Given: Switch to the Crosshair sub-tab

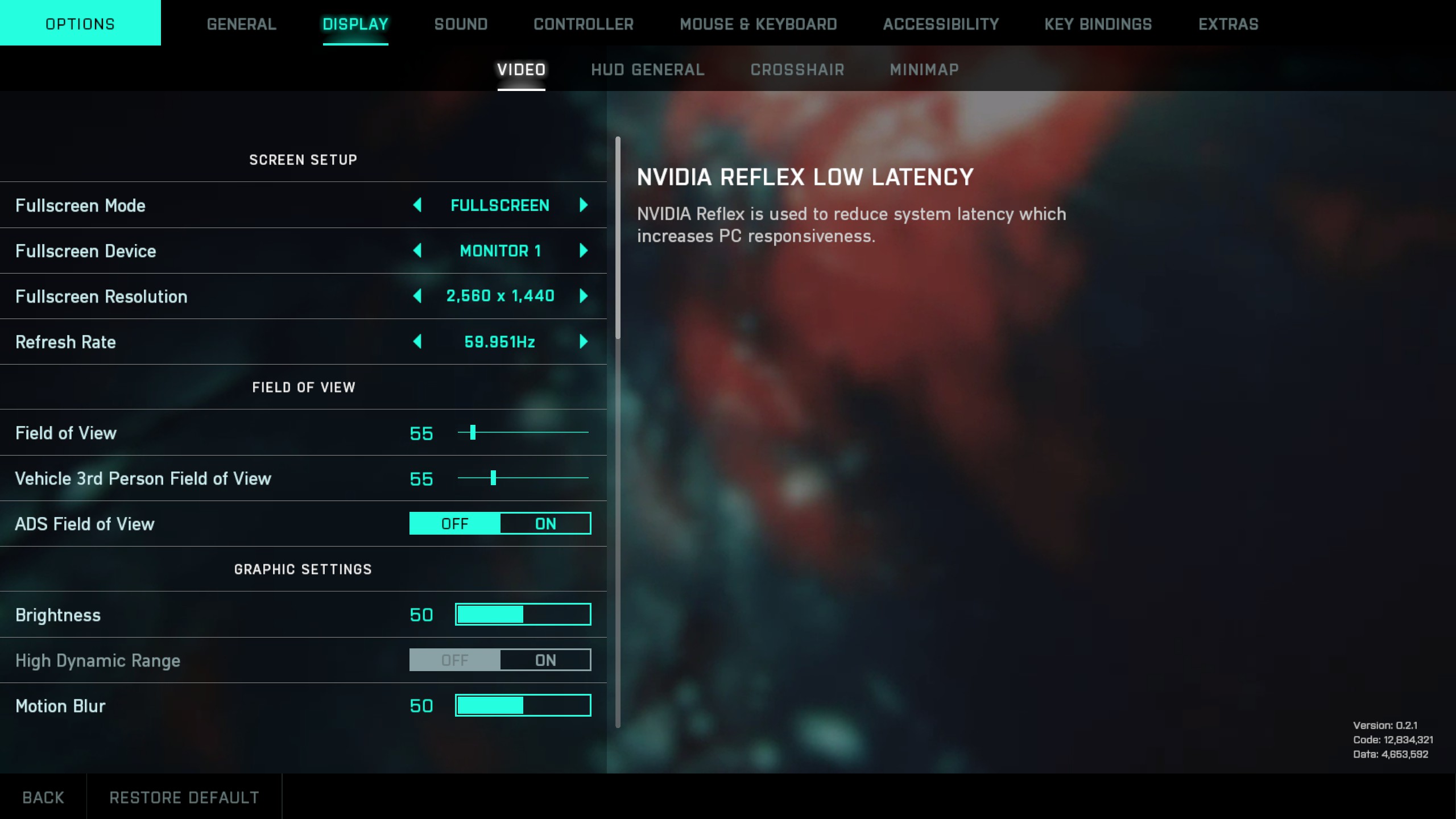Looking at the screenshot, I should pyautogui.click(x=797, y=69).
